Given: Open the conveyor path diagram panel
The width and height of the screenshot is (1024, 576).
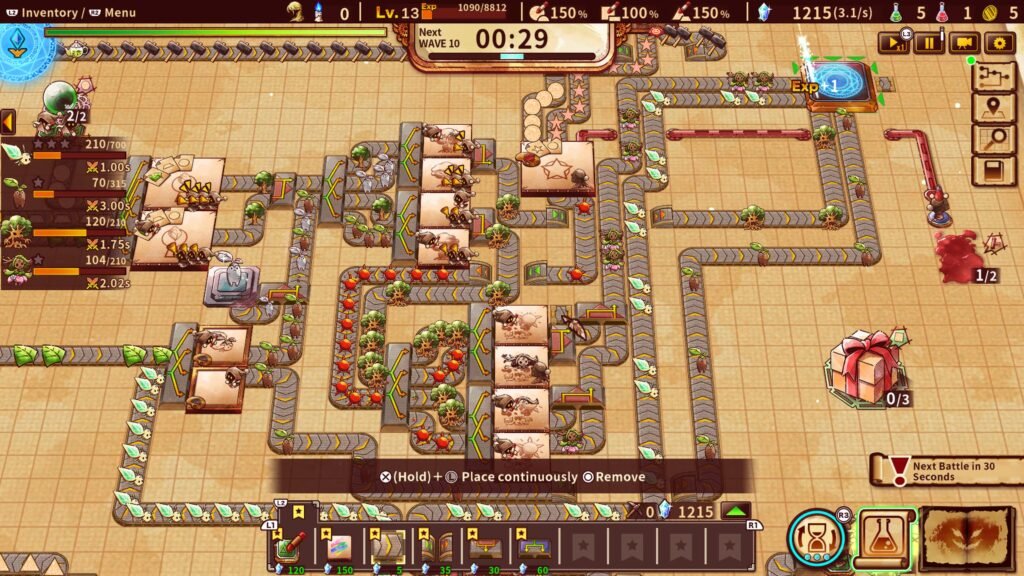Looking at the screenshot, I should pos(994,78).
